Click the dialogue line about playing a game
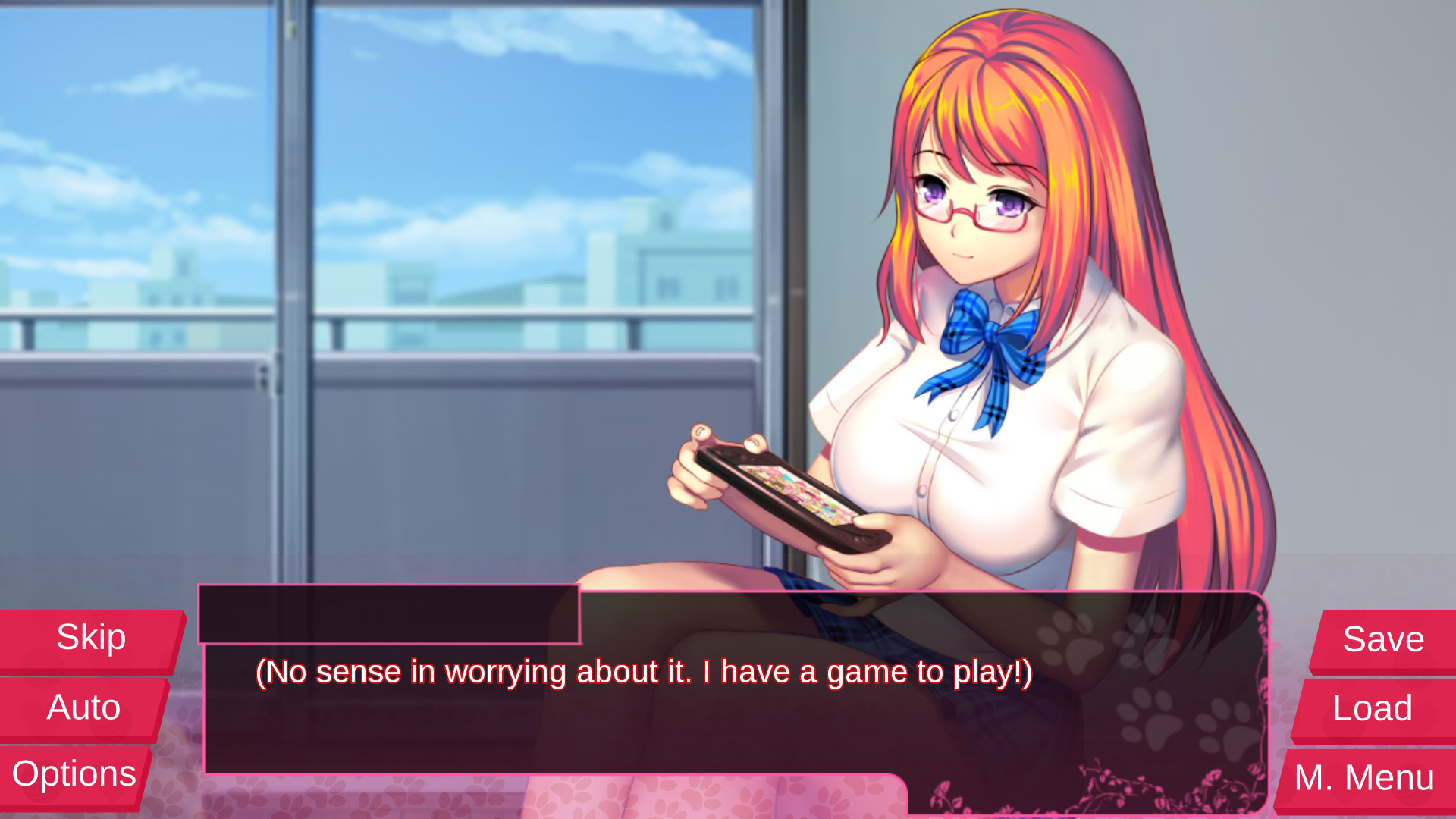1456x819 pixels. [645, 671]
